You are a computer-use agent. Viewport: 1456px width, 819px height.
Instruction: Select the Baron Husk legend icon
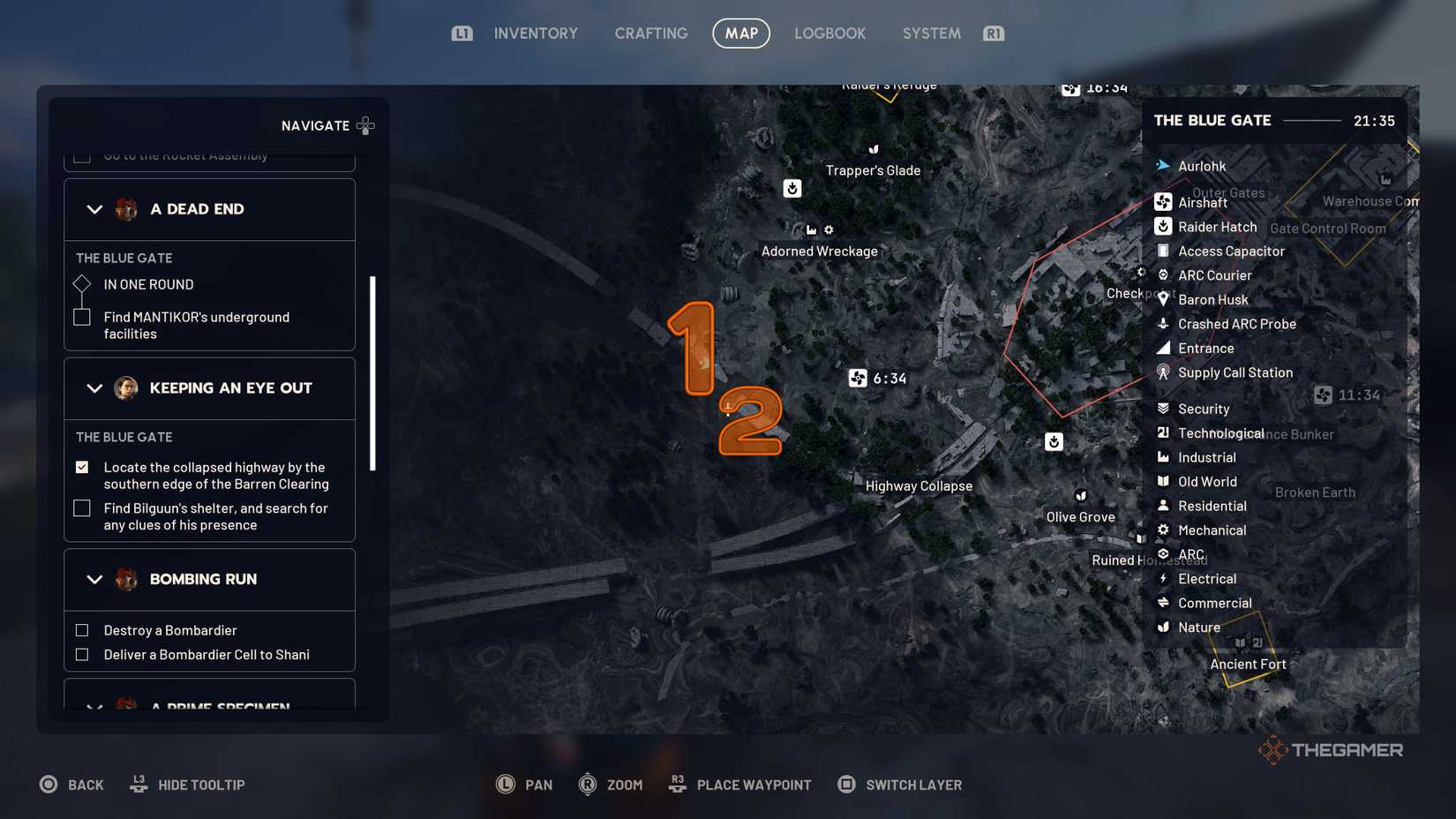click(1163, 299)
